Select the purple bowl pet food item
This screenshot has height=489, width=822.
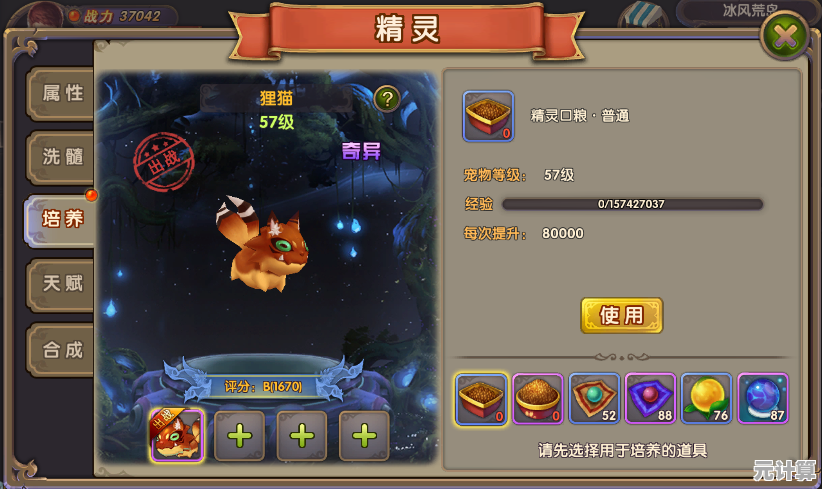pos(538,399)
